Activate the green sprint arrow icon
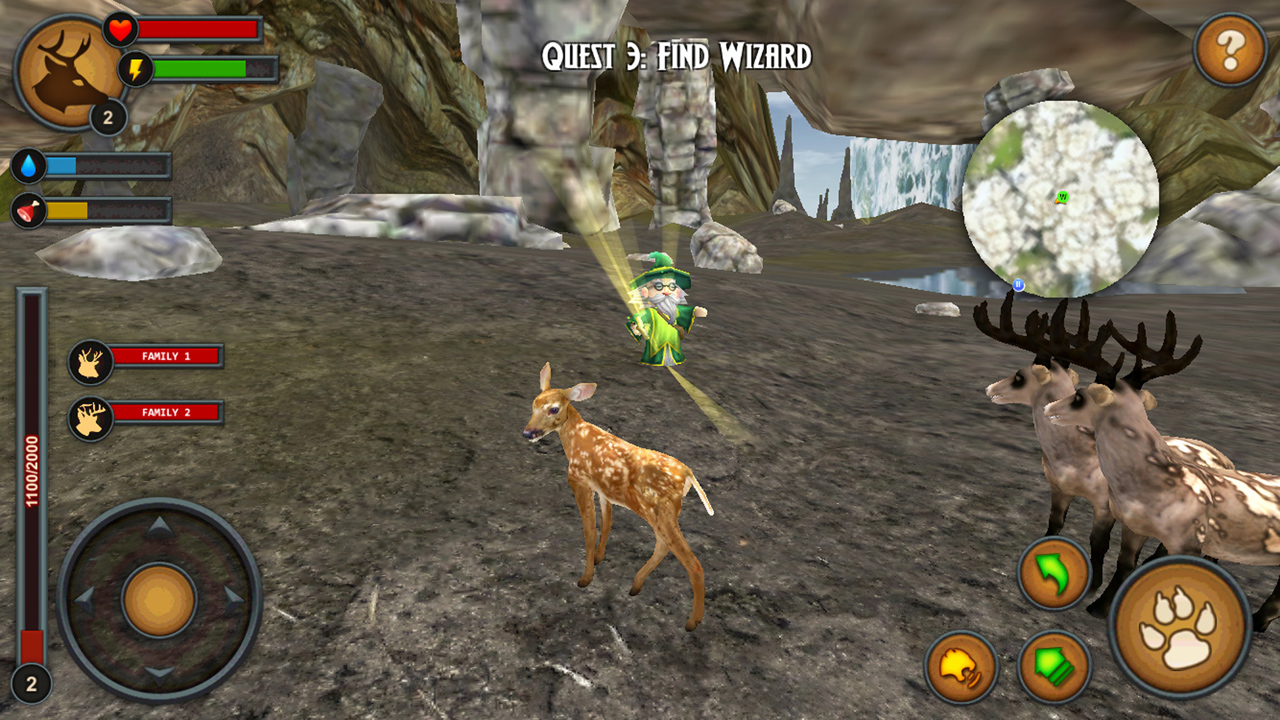 coord(1055,664)
